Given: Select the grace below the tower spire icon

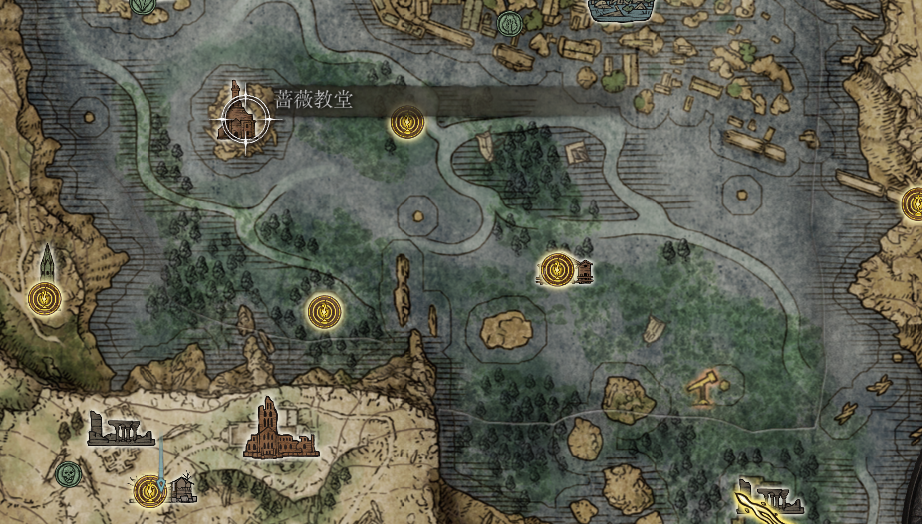Looking at the screenshot, I should coord(45,297).
